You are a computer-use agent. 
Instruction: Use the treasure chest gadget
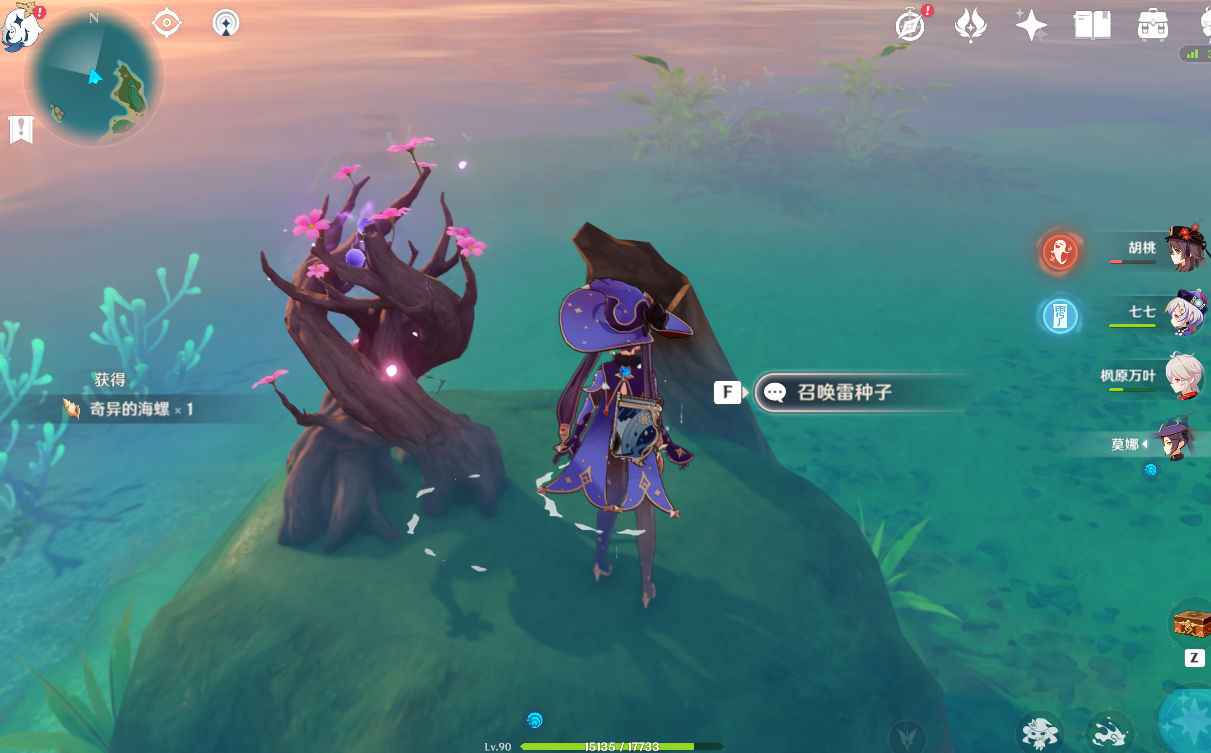(1192, 624)
